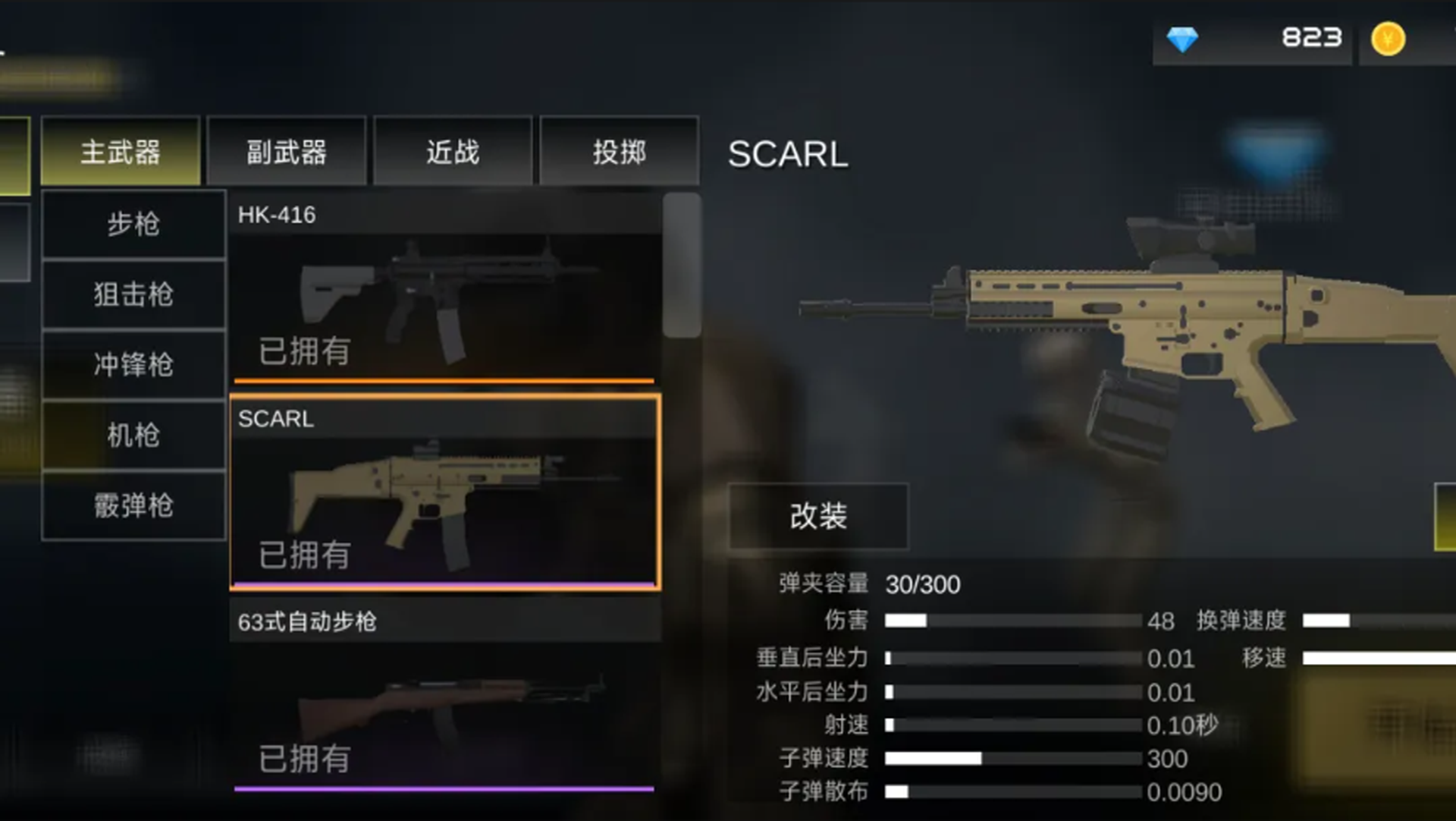Viewport: 1456px width, 821px height.
Task: Open the 主武器 tab
Action: point(122,151)
